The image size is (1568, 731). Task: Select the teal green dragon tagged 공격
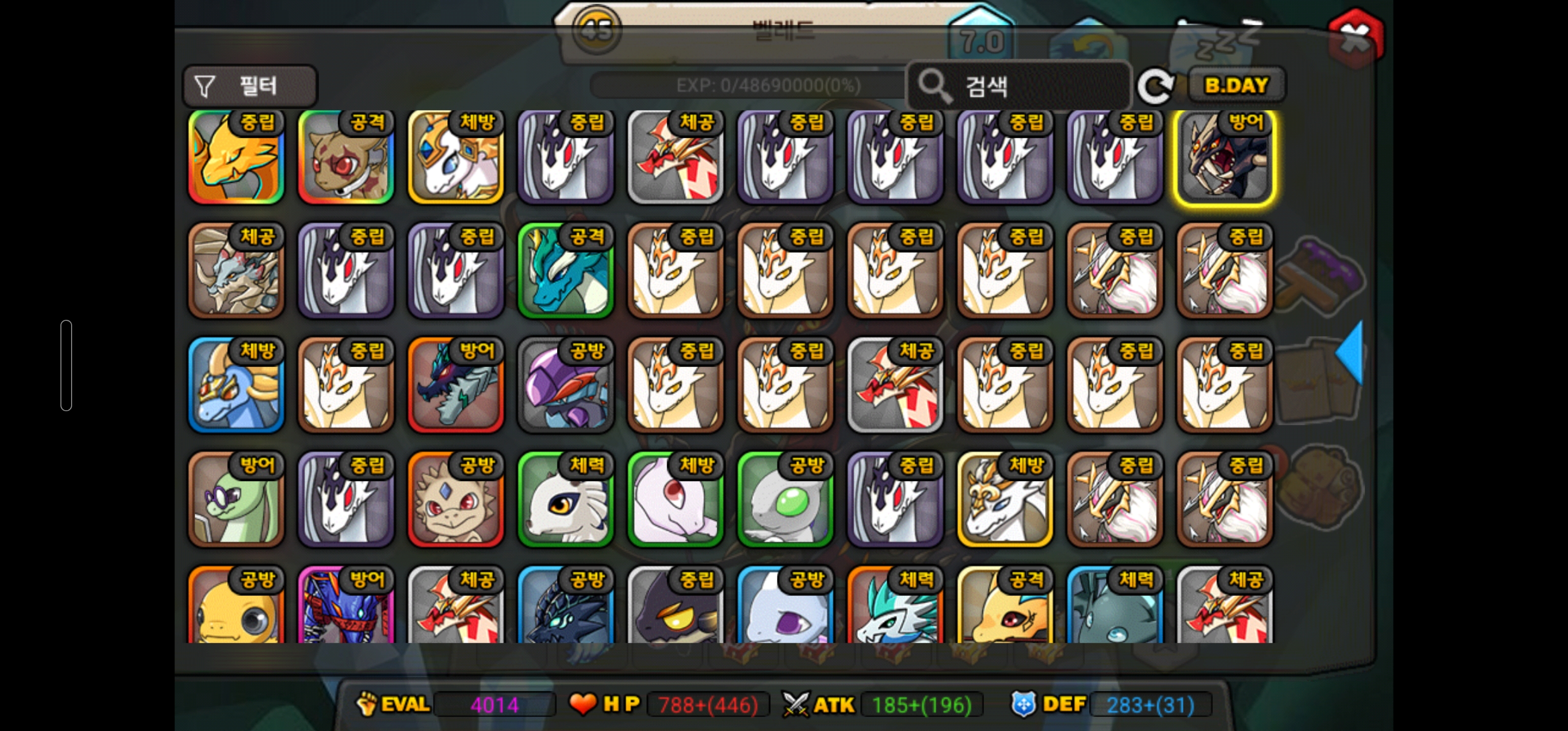(x=566, y=272)
